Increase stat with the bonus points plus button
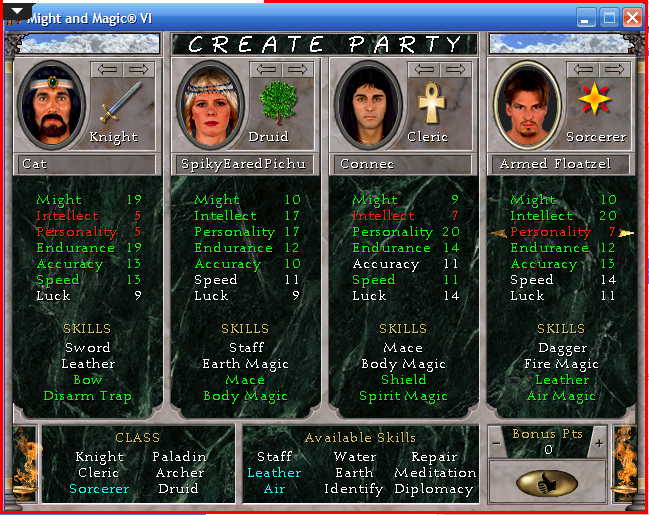 pos(598,443)
